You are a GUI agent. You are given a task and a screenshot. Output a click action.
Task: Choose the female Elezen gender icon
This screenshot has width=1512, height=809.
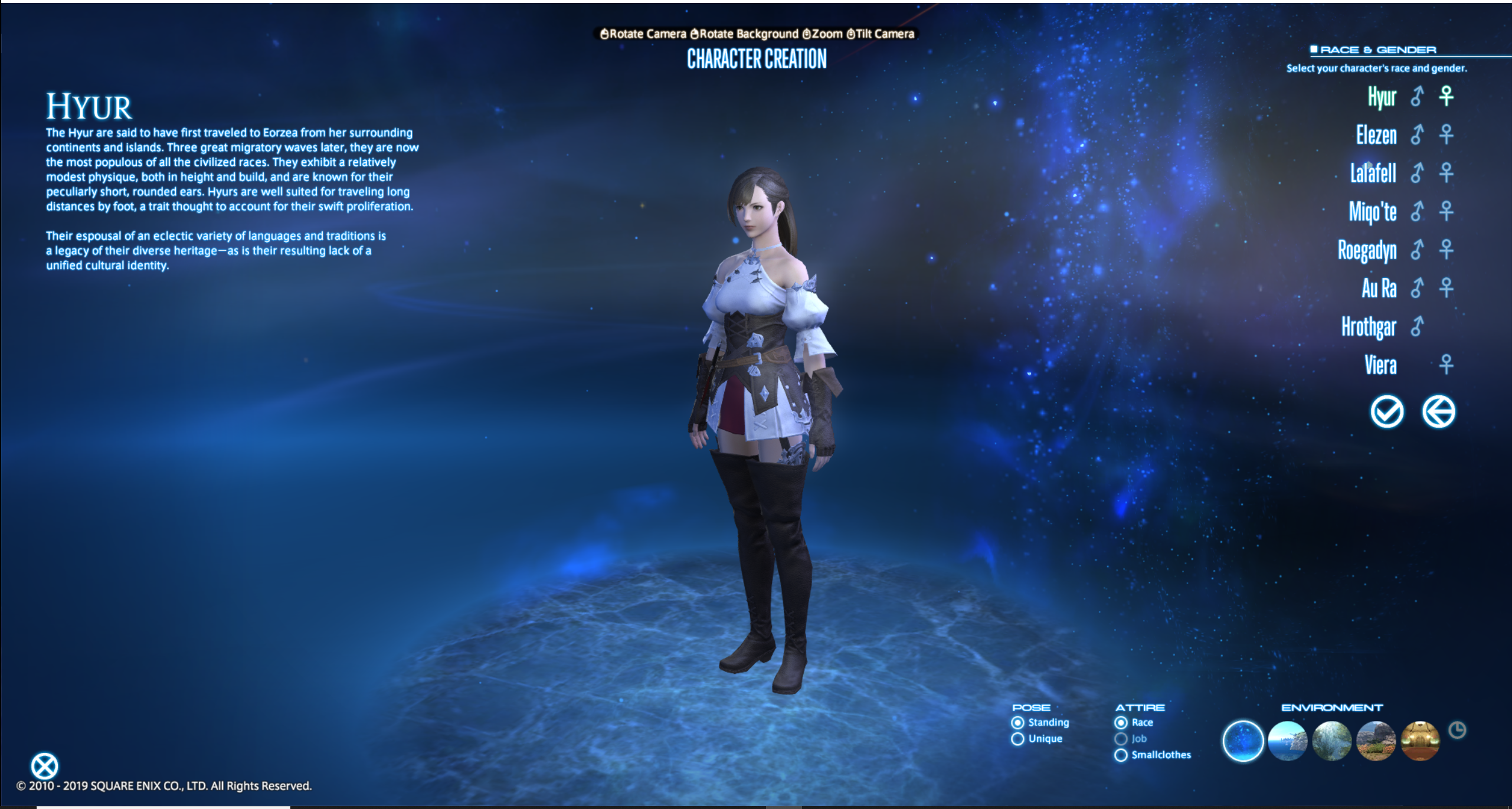(x=1446, y=135)
